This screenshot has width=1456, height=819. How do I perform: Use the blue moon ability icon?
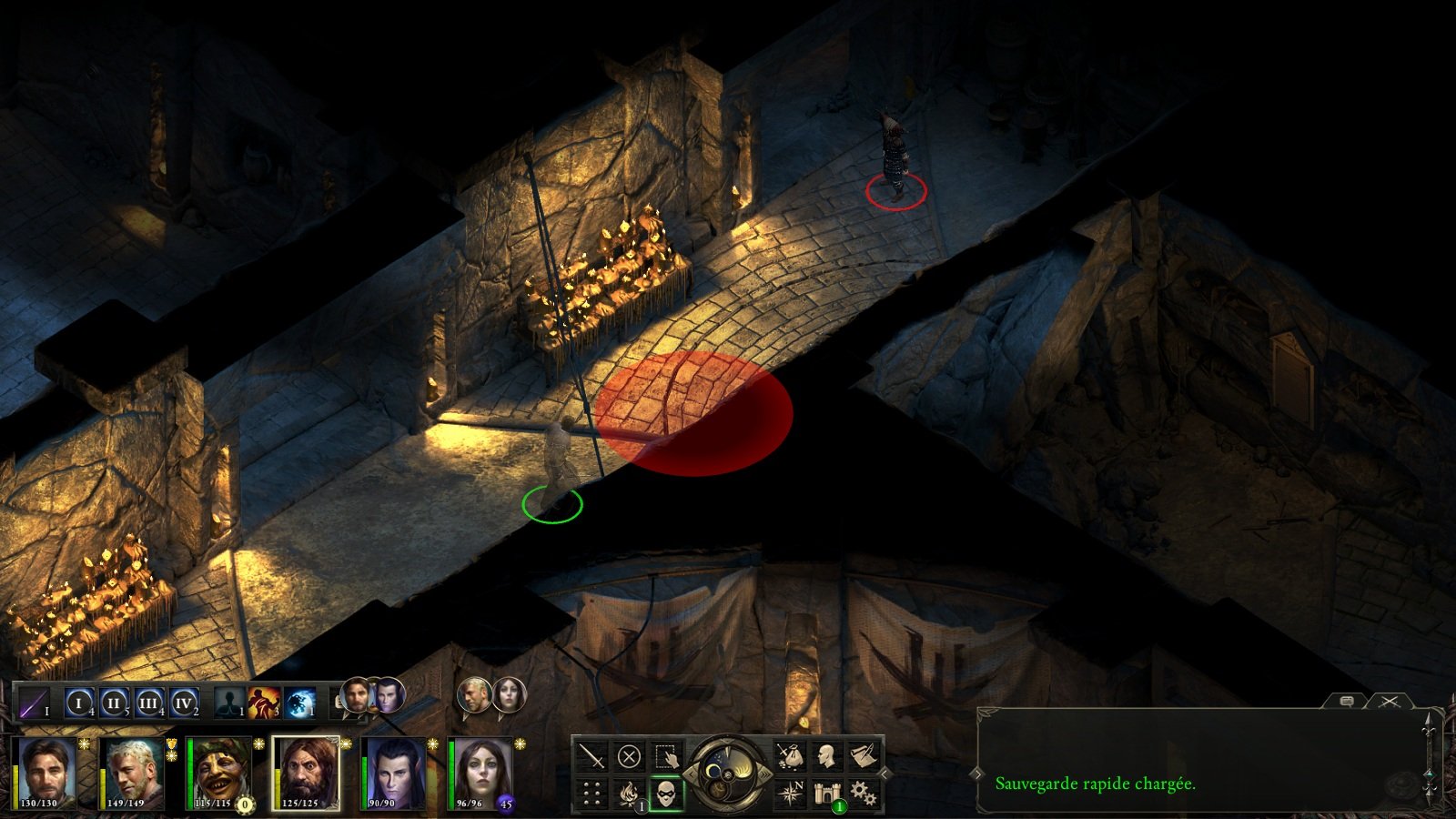[x=299, y=703]
